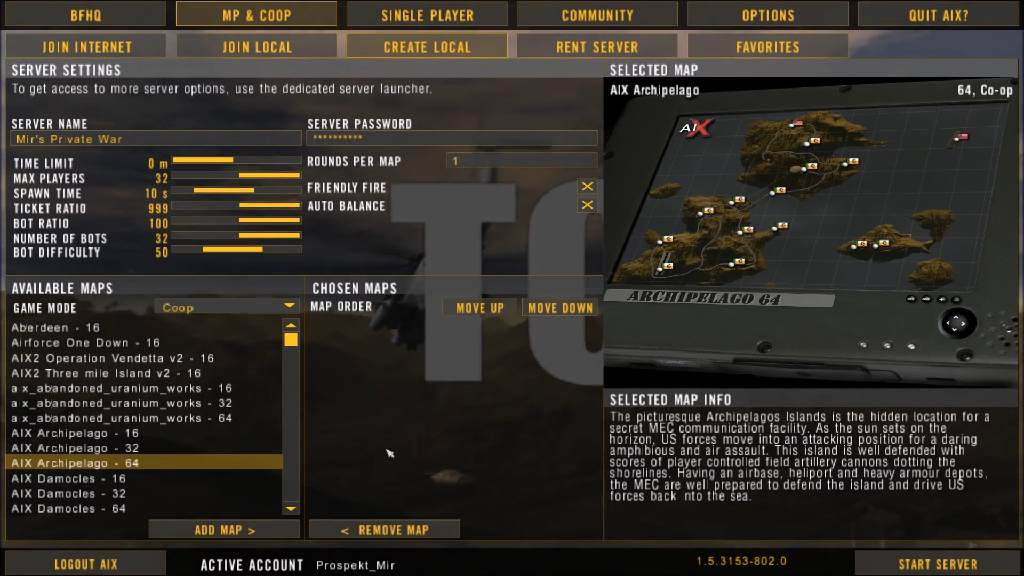The image size is (1024, 576).
Task: Log out with Logout AIX button
Action: pyautogui.click(x=85, y=564)
